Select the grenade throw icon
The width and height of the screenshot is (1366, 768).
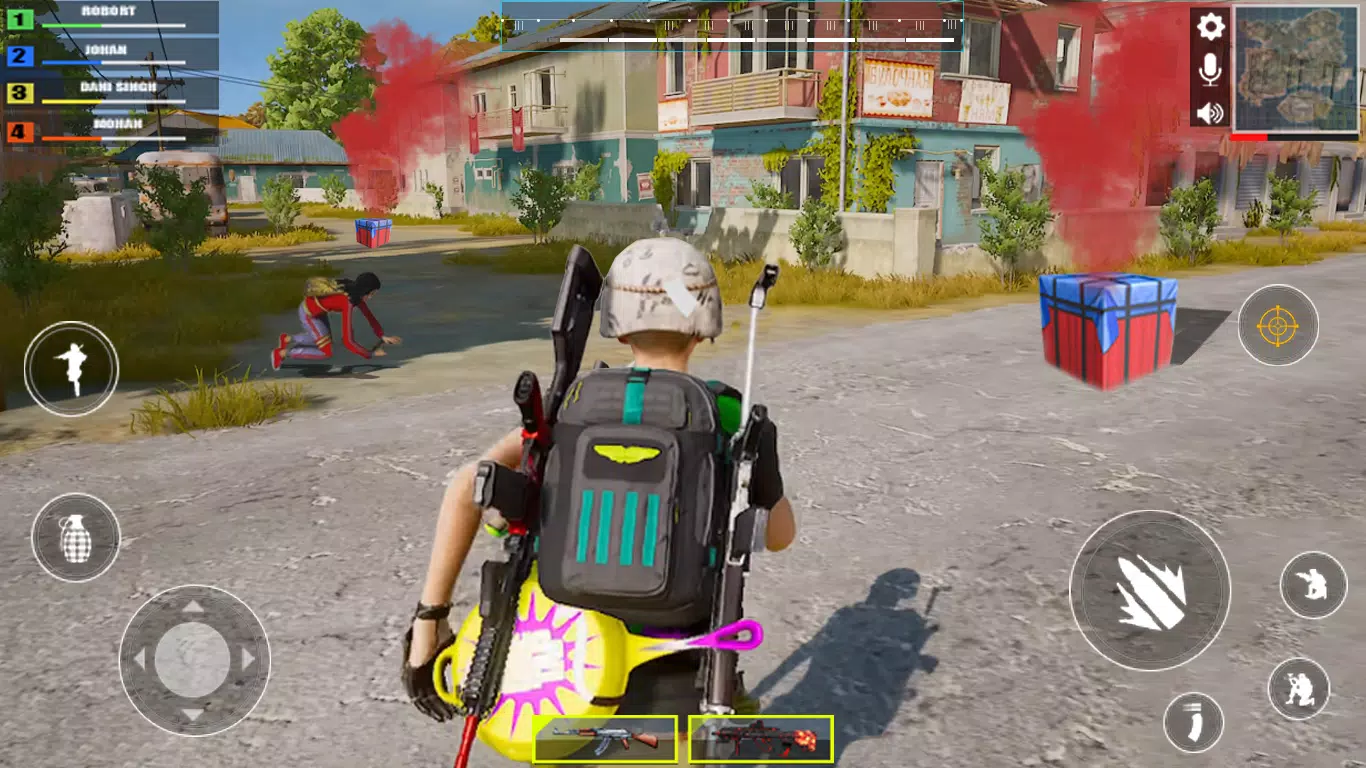pos(74,538)
